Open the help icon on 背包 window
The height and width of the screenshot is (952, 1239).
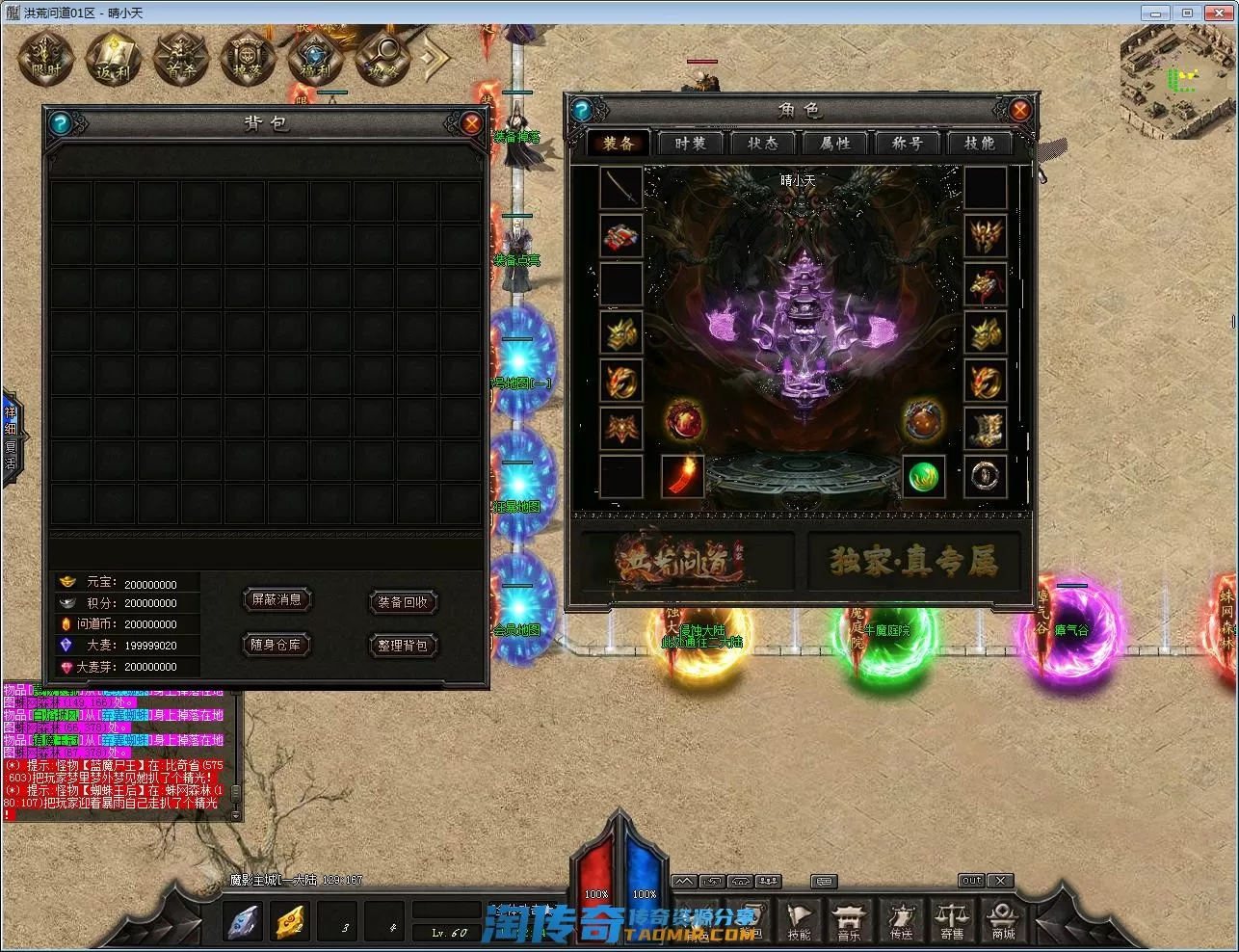pyautogui.click(x=61, y=123)
